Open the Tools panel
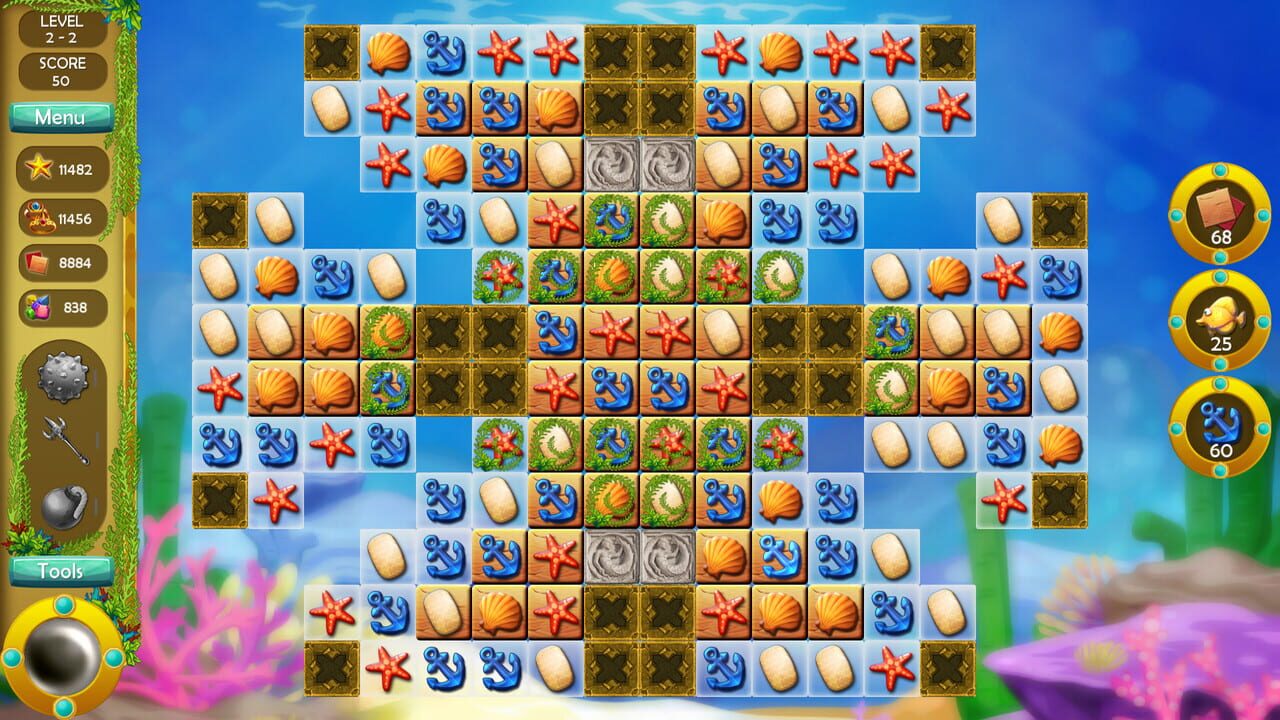The height and width of the screenshot is (720, 1280). 61,571
